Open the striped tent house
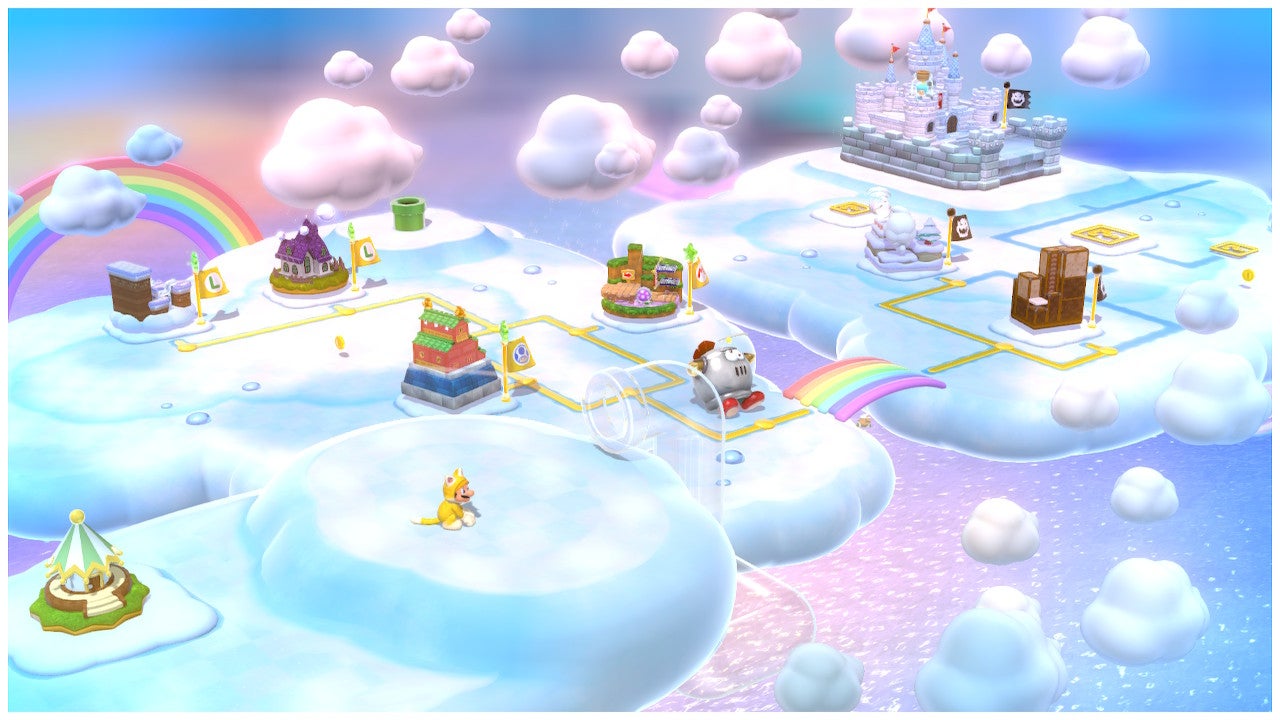1280x720 pixels. click(86, 573)
